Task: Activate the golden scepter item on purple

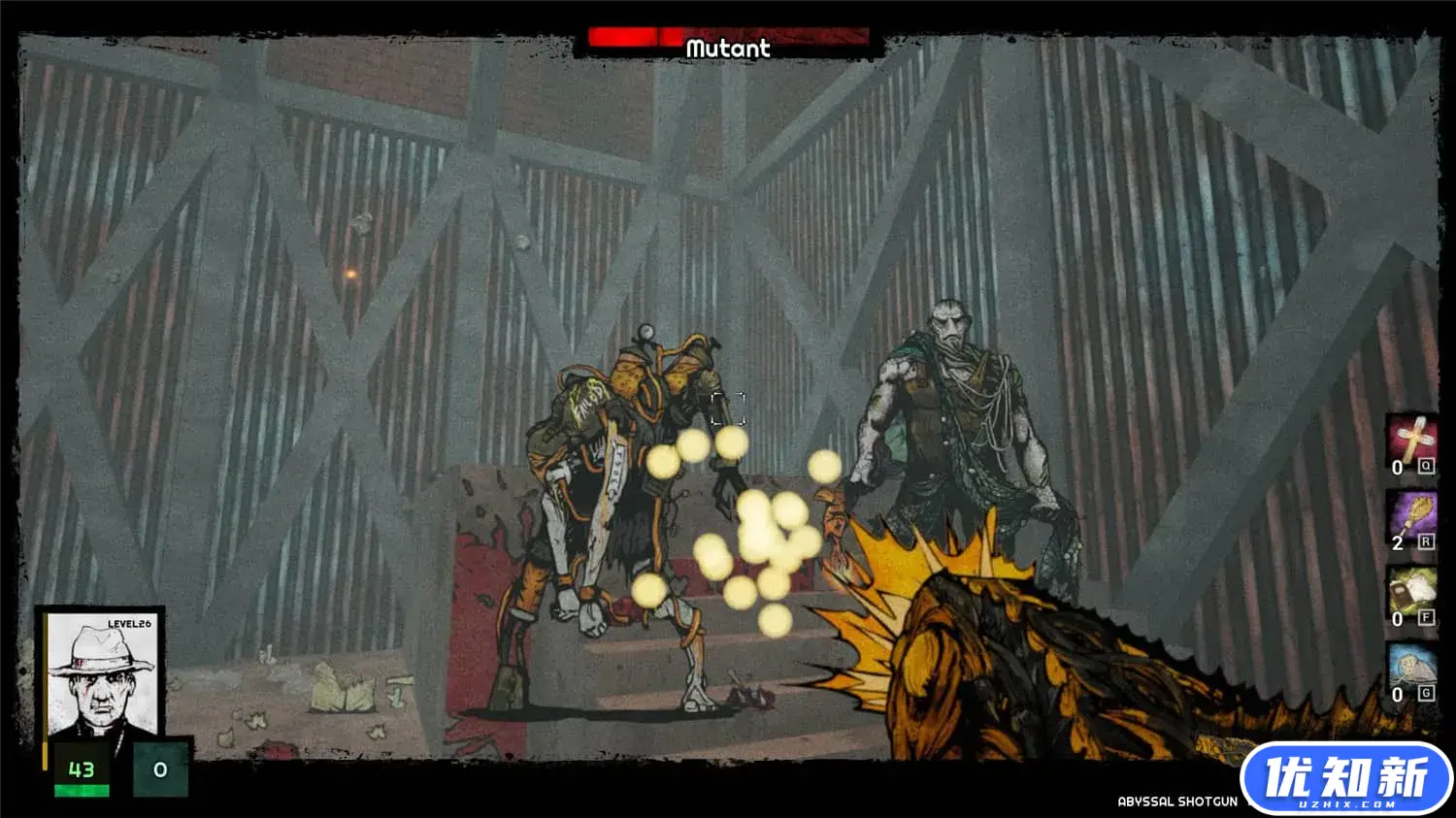Action: pos(1412,515)
